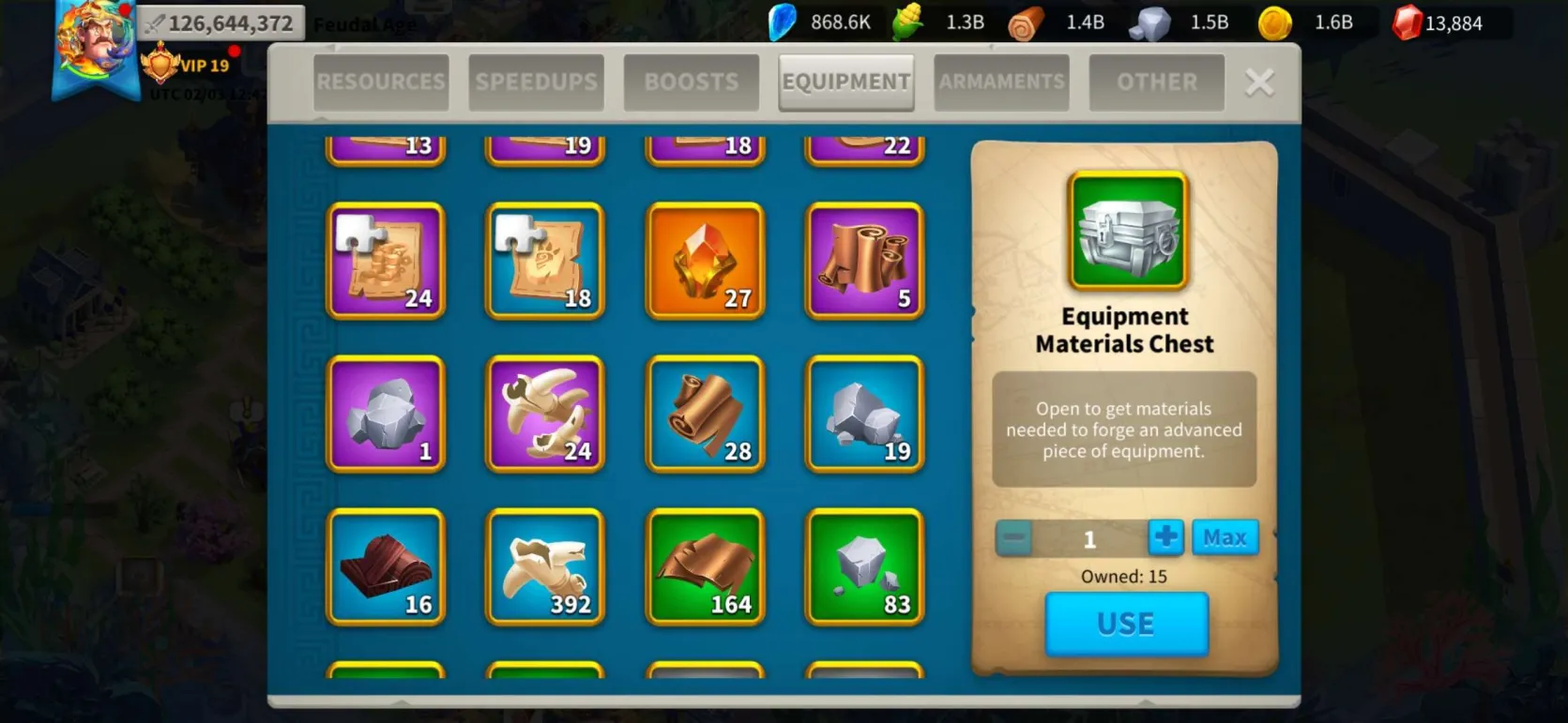Image resolution: width=1568 pixels, height=723 pixels.
Task: Select the purple iron ore with 1
Action: coord(386,414)
